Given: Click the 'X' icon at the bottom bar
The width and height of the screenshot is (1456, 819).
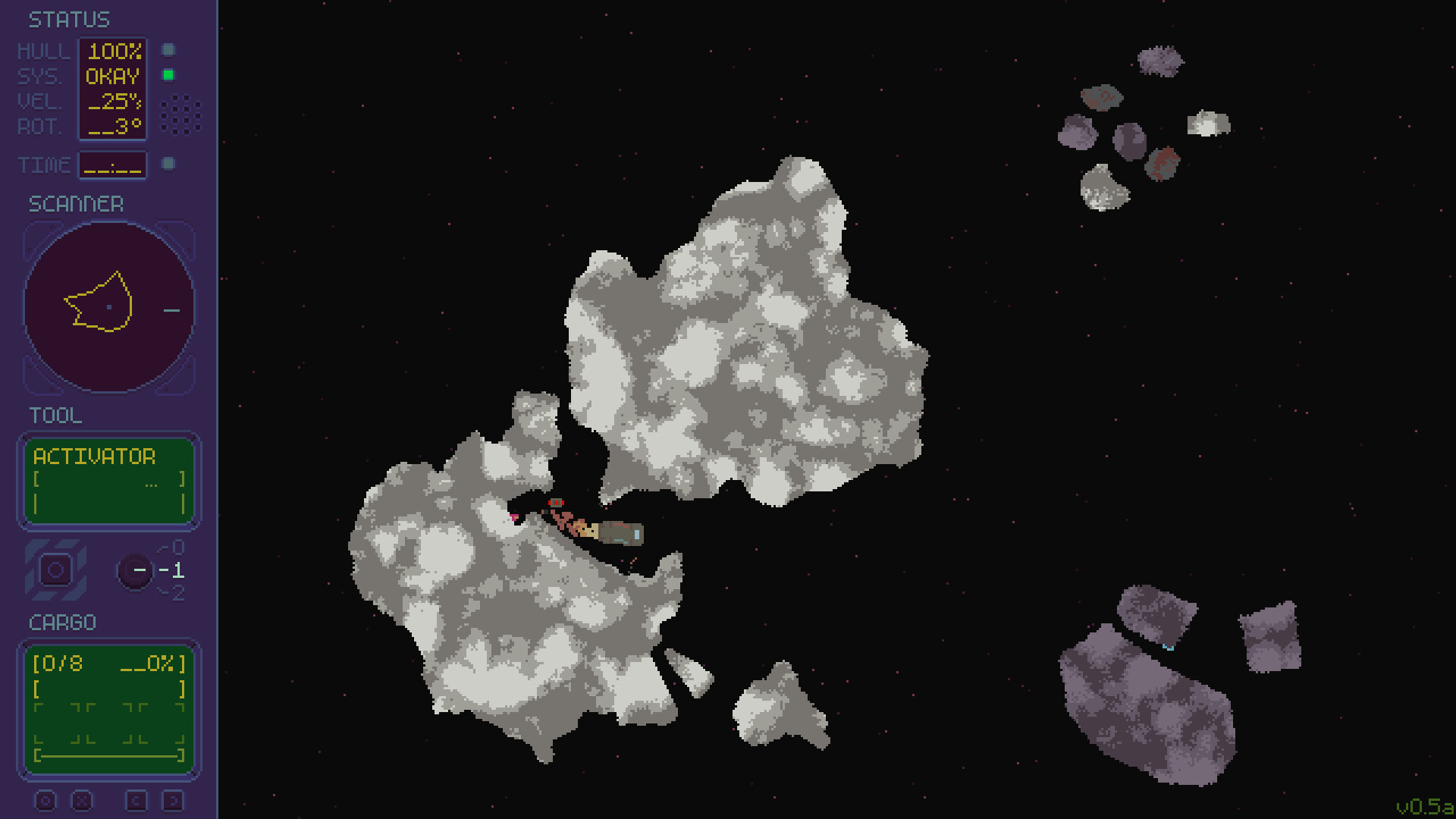Looking at the screenshot, I should click(x=83, y=800).
